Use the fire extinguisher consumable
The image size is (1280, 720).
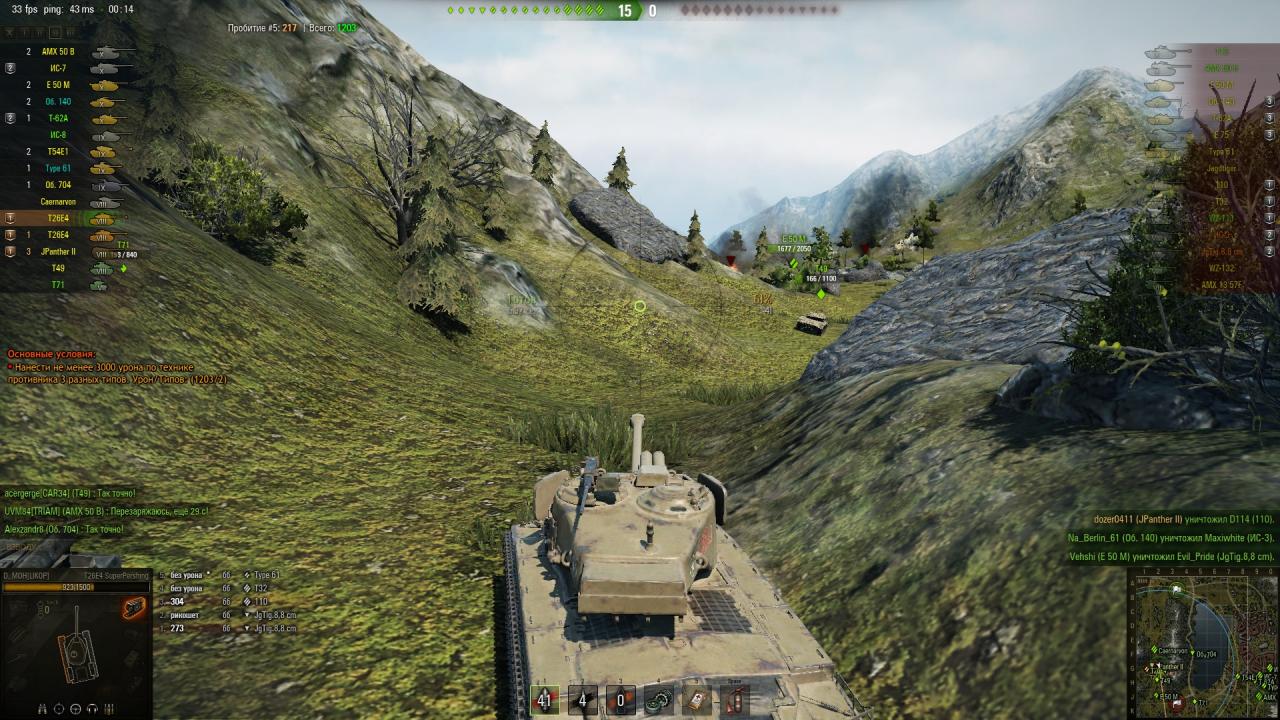[x=733, y=699]
